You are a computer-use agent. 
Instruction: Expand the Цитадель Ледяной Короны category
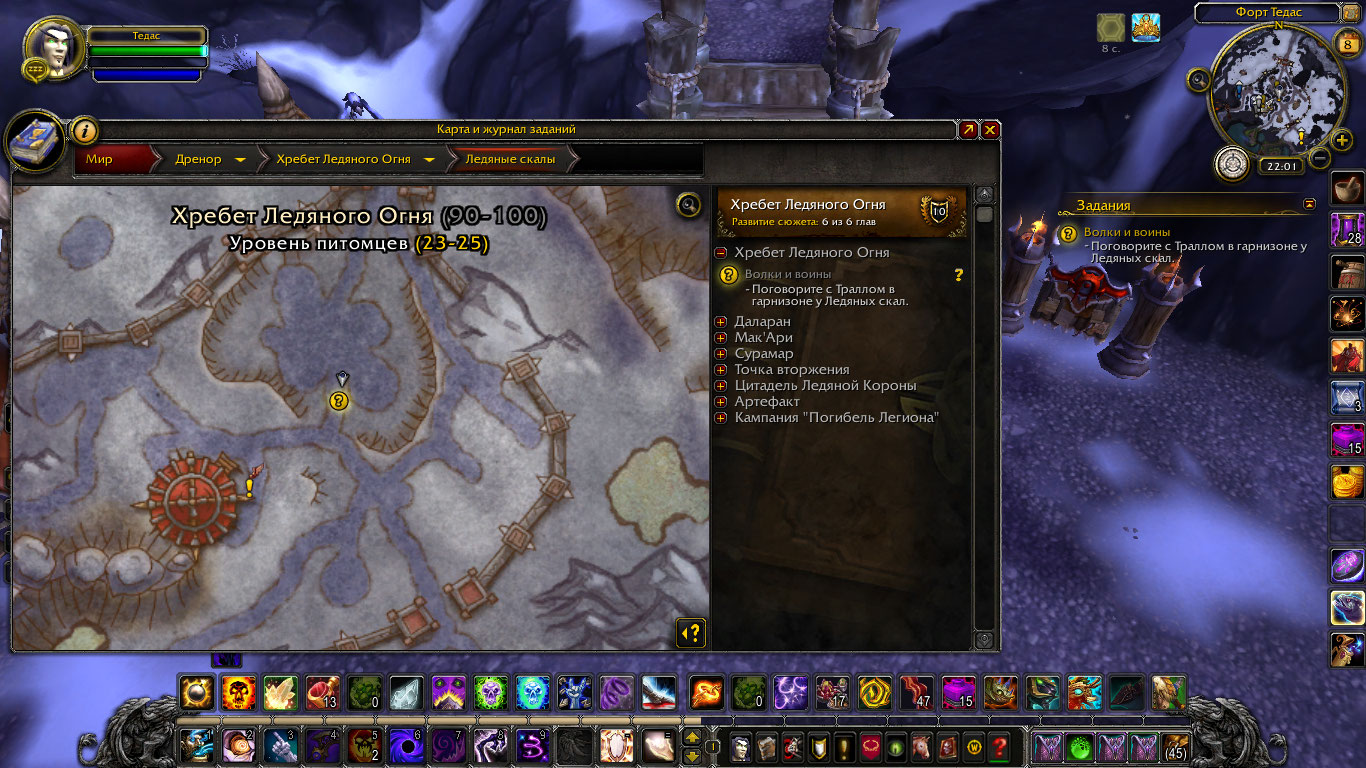pyautogui.click(x=721, y=386)
